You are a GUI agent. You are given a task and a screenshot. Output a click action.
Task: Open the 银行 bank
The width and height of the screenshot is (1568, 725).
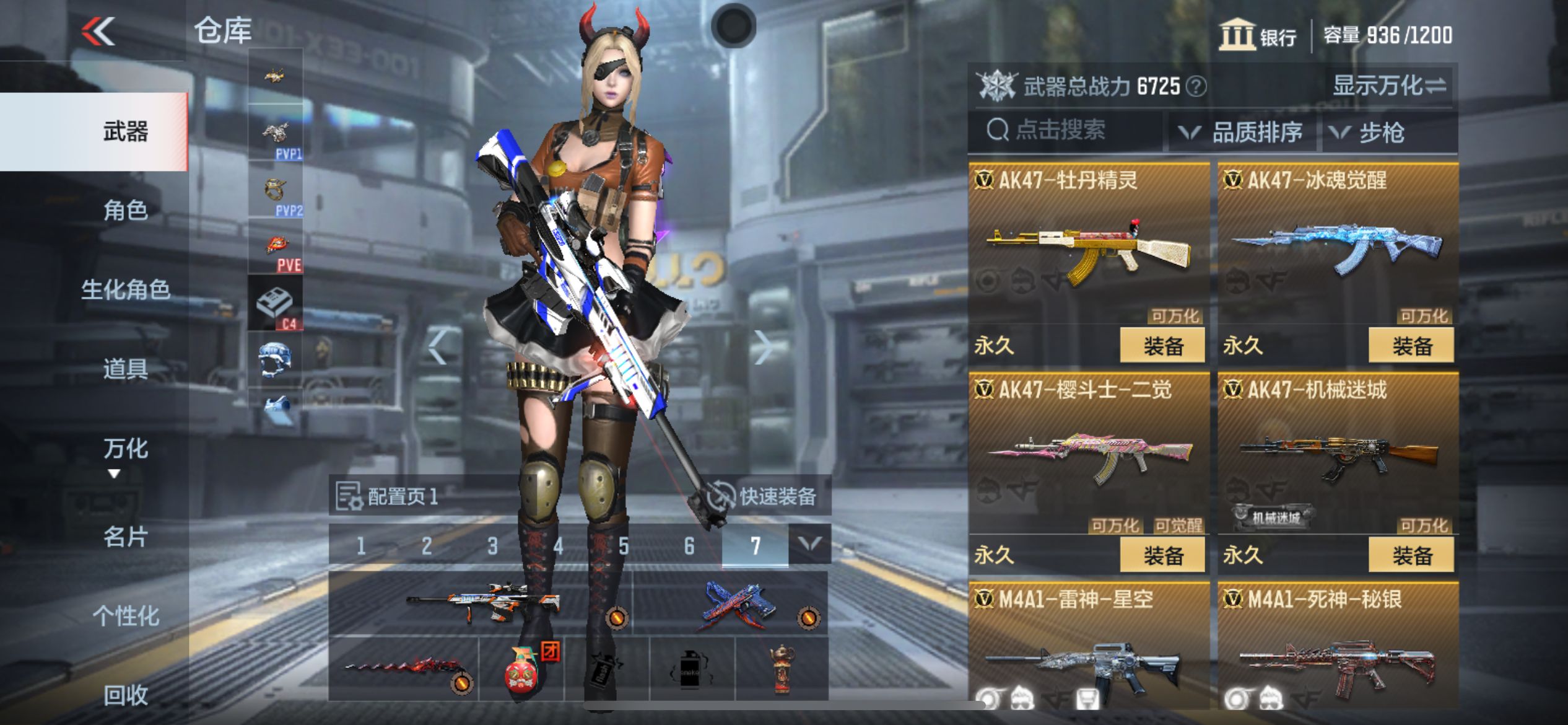[1258, 35]
